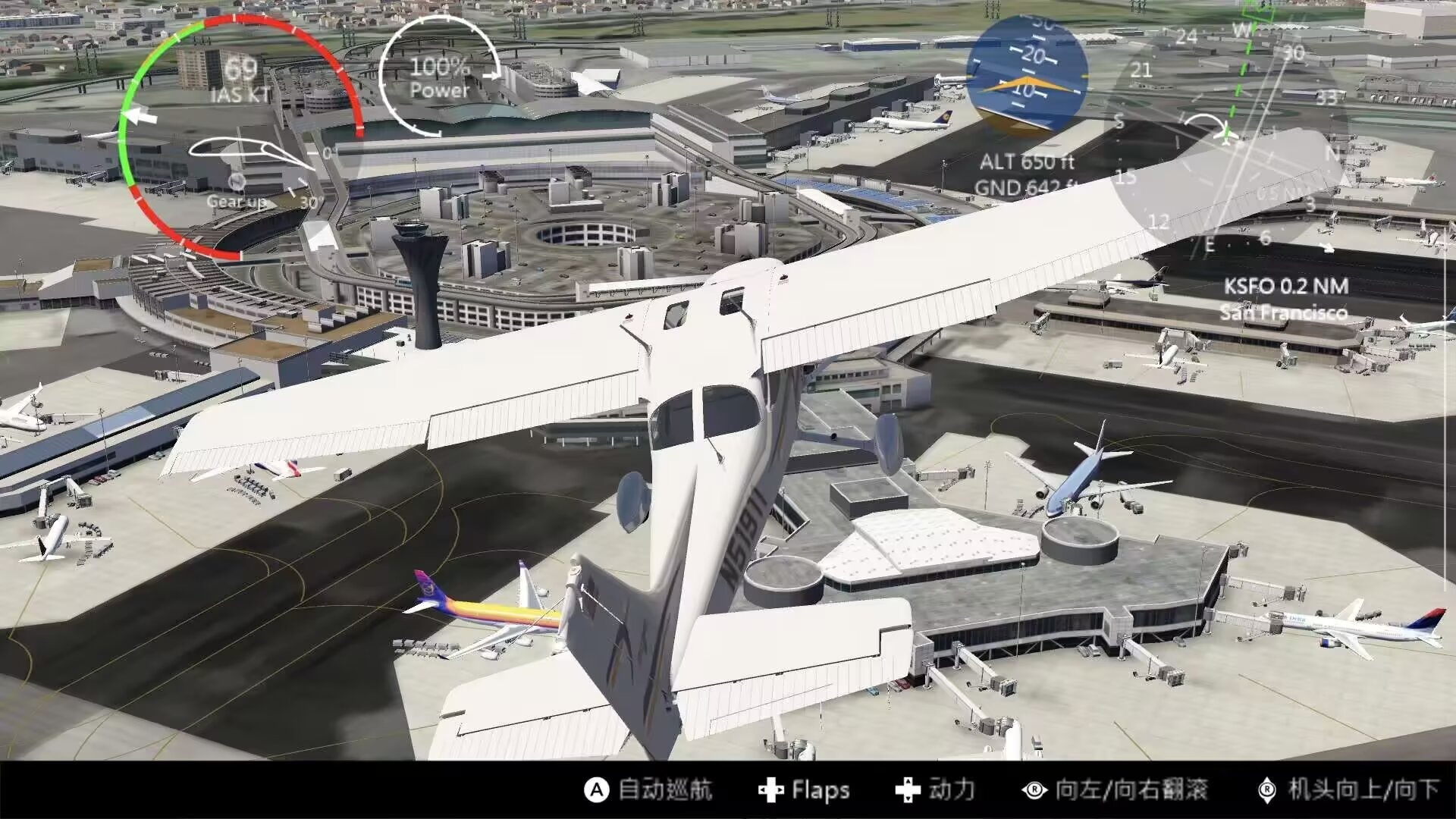Toggle the Gear up indicator
The image size is (1456, 819).
point(237,193)
